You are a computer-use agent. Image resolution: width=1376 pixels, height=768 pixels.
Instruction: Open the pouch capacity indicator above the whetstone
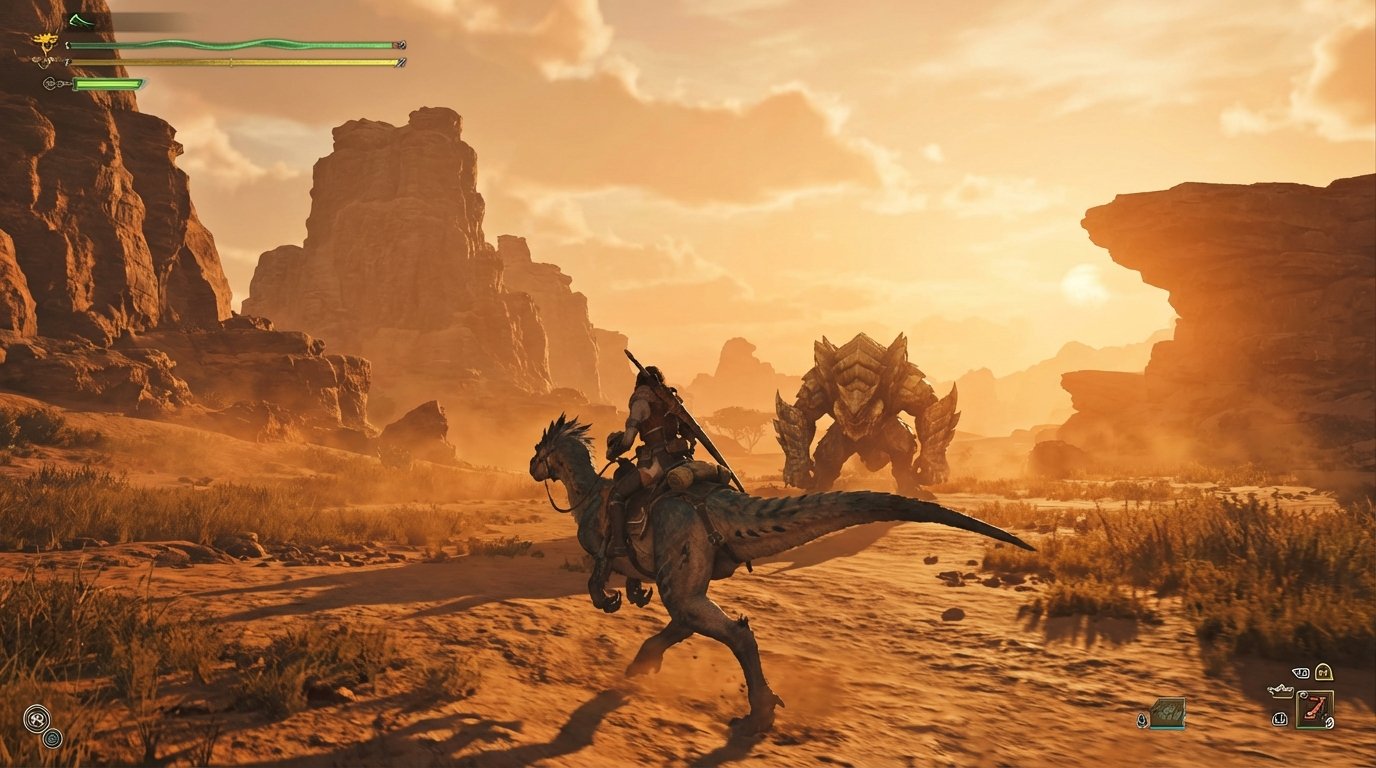[1323, 672]
